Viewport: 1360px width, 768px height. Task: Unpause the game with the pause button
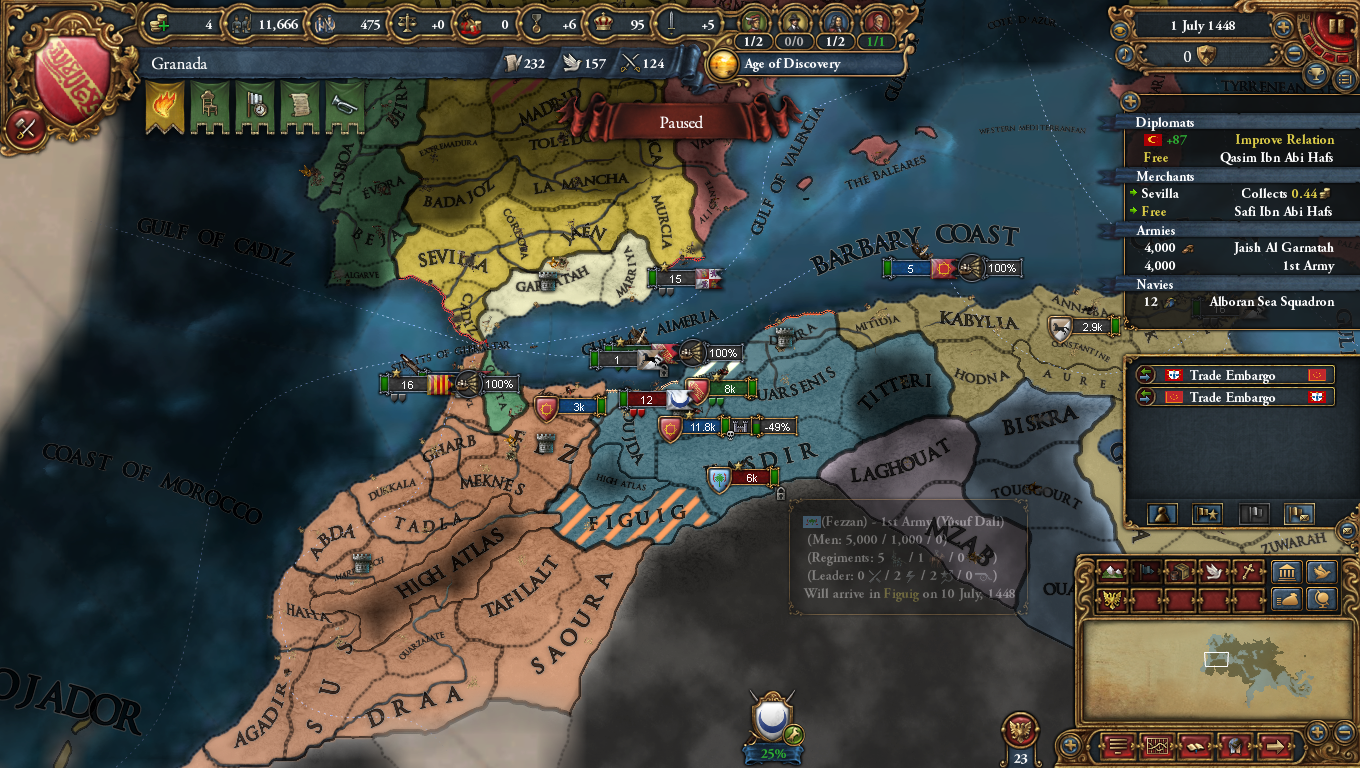1335,25
